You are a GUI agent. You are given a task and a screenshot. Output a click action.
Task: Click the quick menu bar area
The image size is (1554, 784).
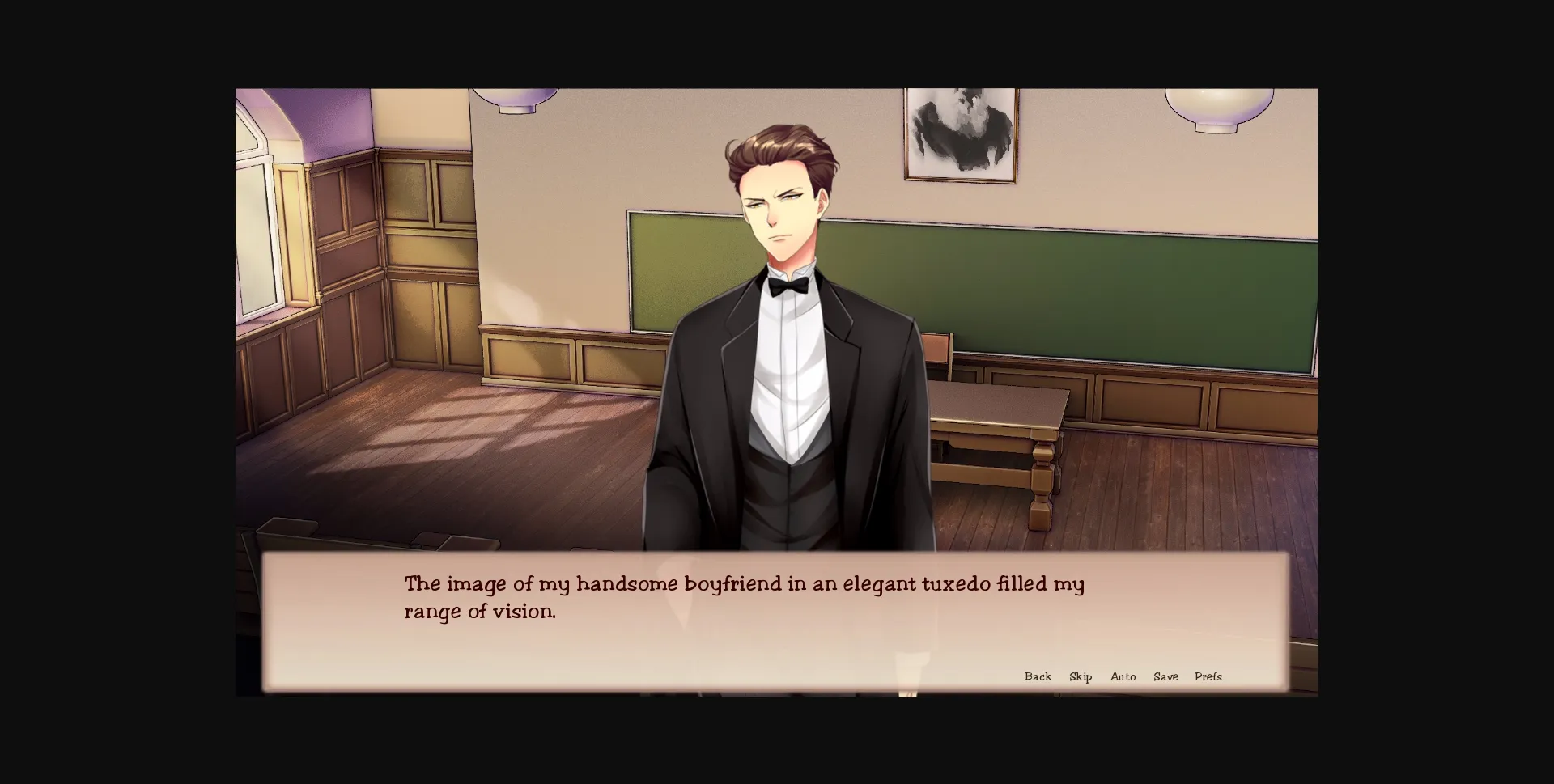point(1123,676)
